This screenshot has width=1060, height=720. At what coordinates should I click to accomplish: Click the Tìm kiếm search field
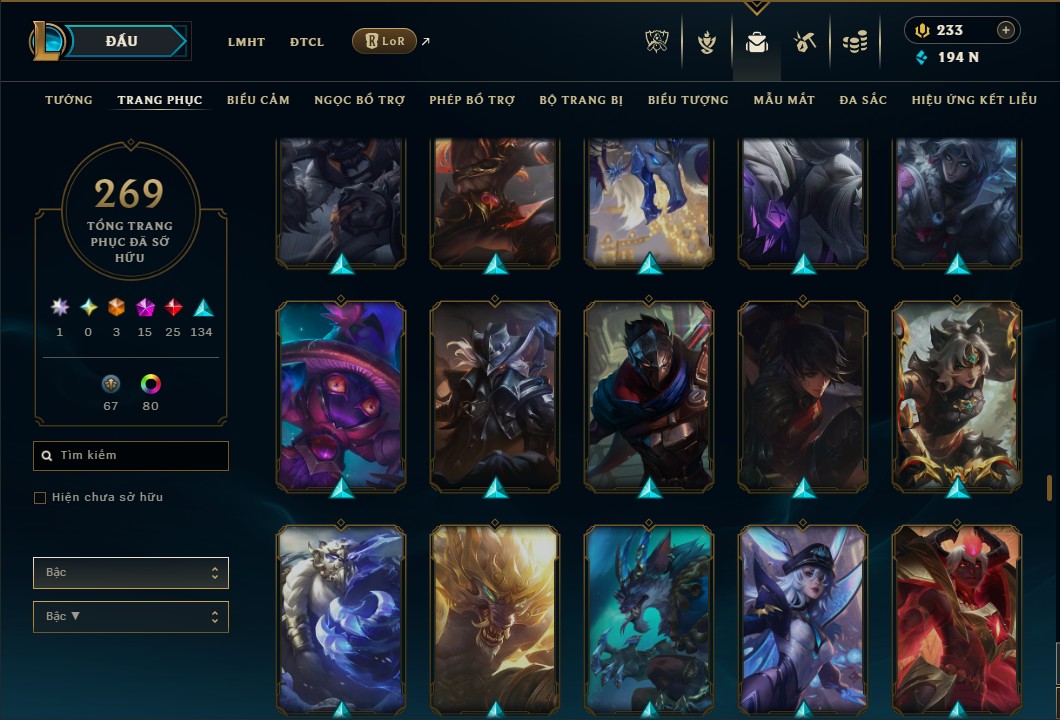point(131,456)
